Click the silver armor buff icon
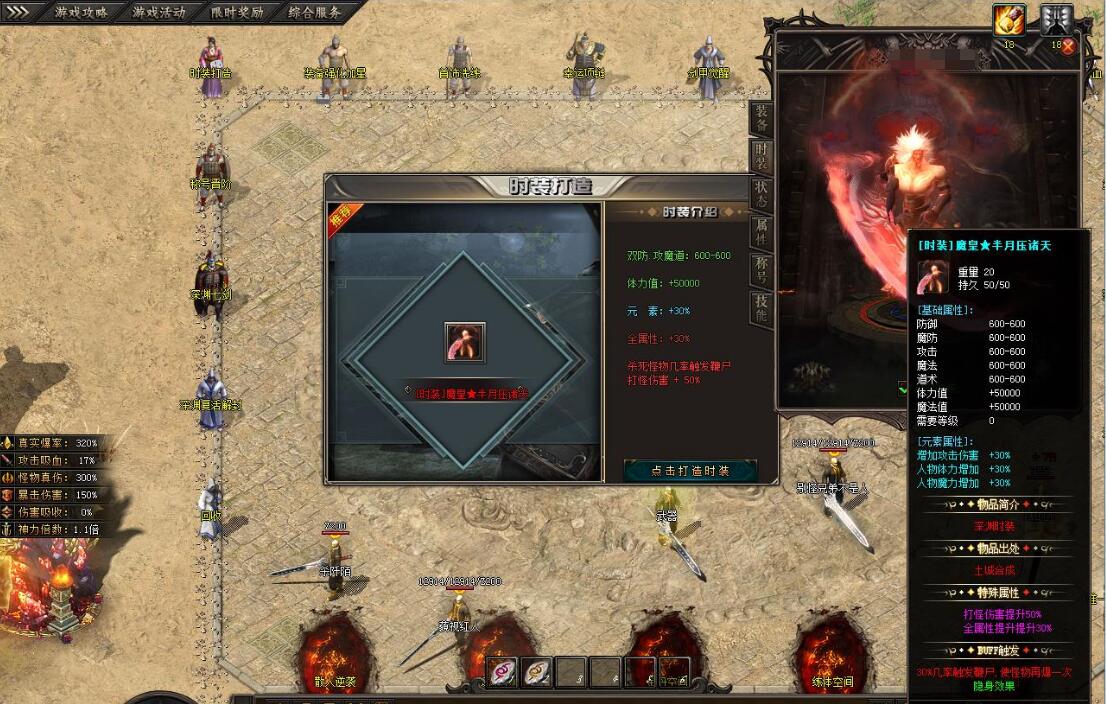The height and width of the screenshot is (704, 1106). pyautogui.click(x=1056, y=19)
